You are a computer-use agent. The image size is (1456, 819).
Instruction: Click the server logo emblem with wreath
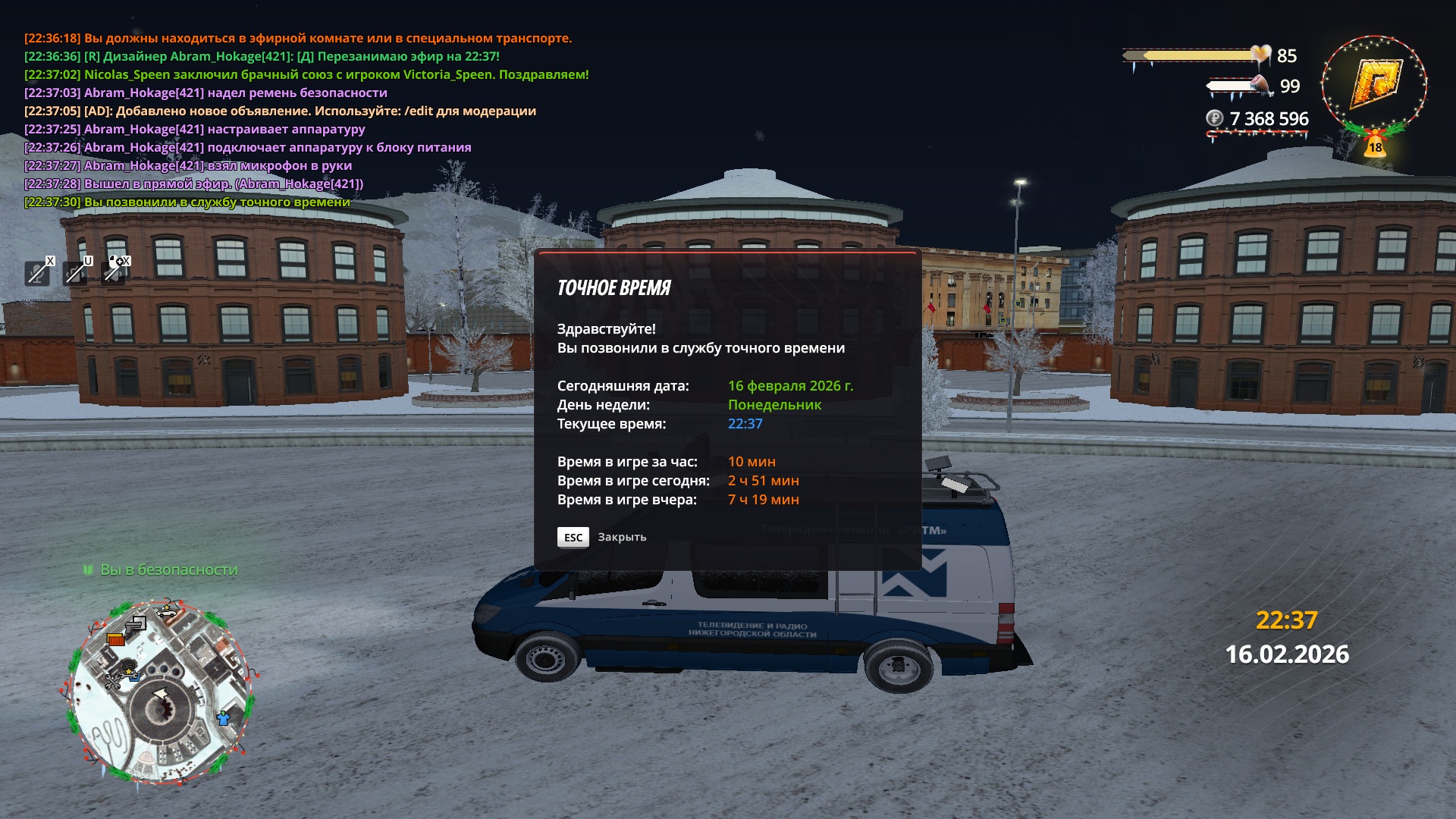1374,85
